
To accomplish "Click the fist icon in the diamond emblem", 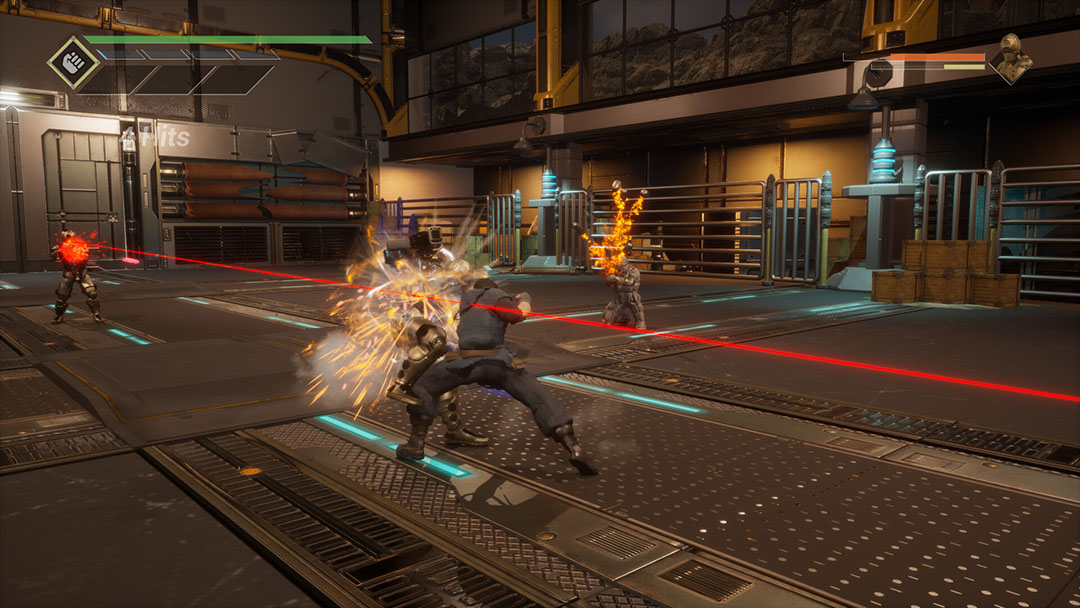I will (x=74, y=62).
